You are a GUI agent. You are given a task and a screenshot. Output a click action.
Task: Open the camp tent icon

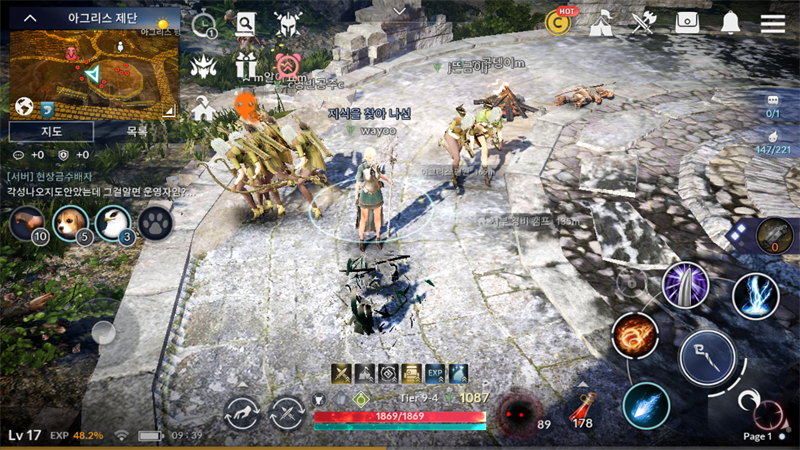(601, 23)
